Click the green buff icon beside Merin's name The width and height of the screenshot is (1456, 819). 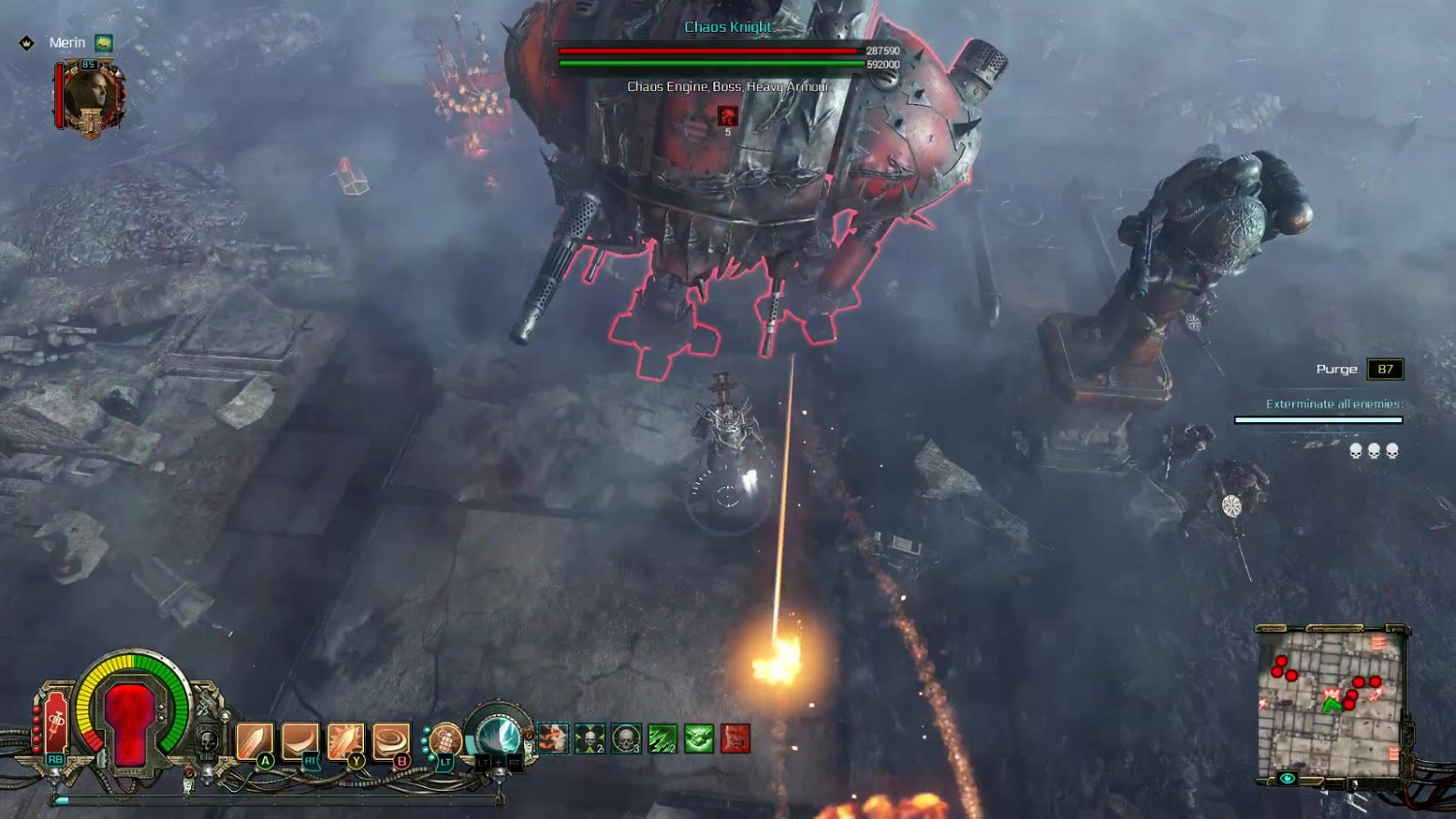point(103,43)
